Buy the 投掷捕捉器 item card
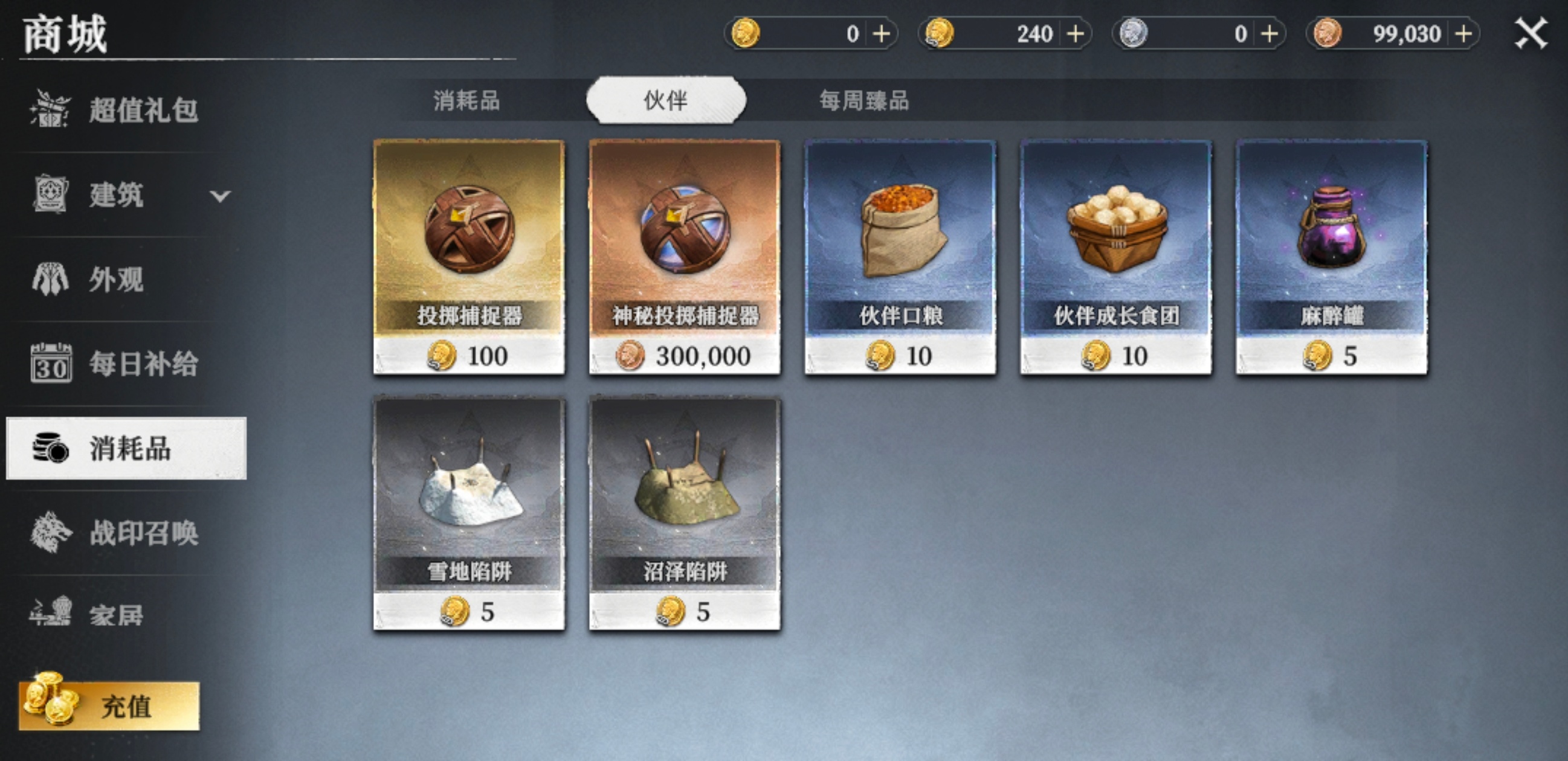The image size is (1568, 761). click(x=469, y=255)
